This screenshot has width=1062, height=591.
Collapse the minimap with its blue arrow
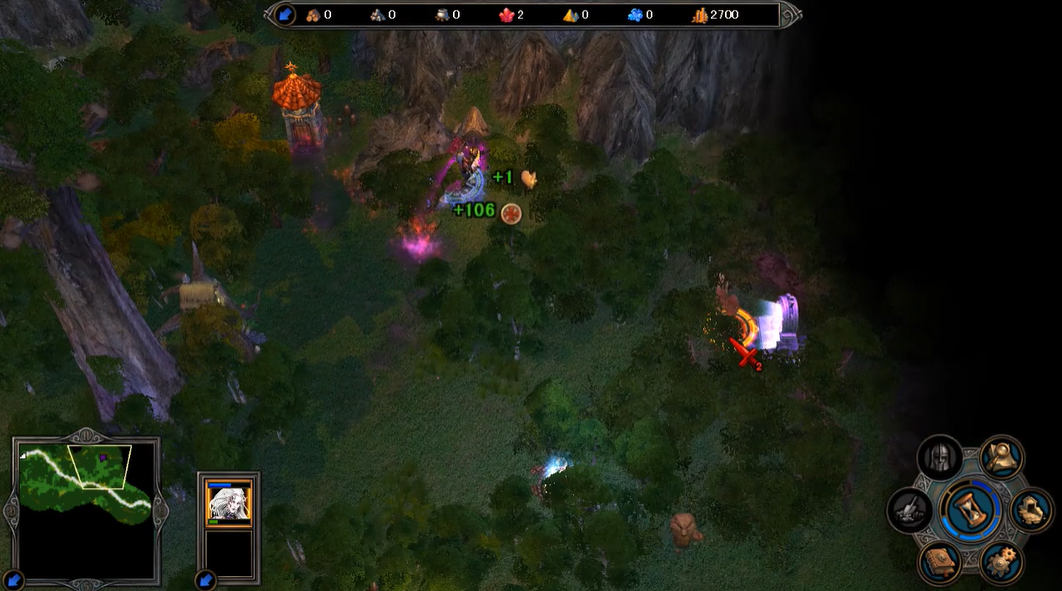[x=13, y=579]
